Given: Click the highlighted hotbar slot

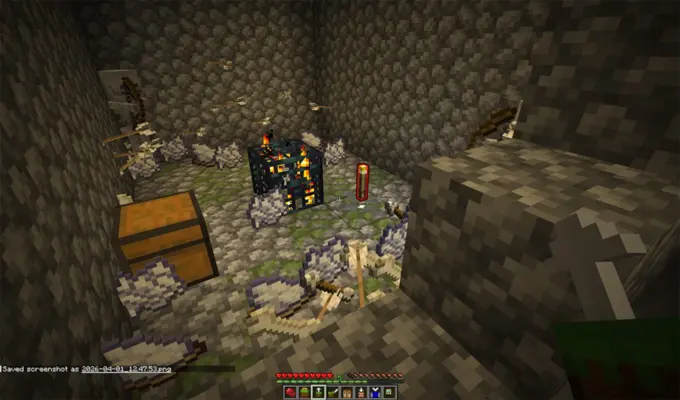Looking at the screenshot, I should 318,392.
